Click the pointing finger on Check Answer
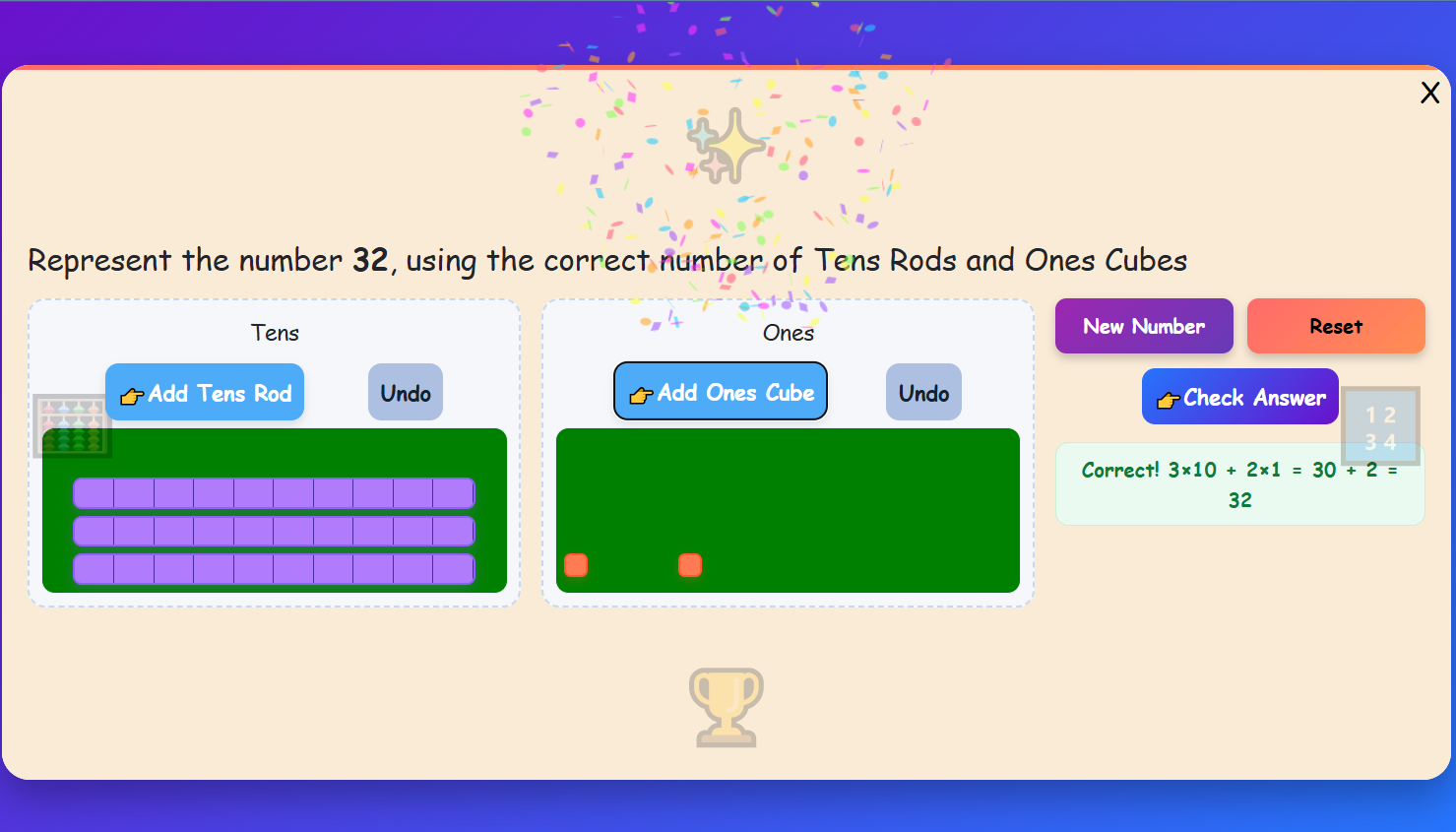Screen dimensions: 1456x832 click(1168, 399)
